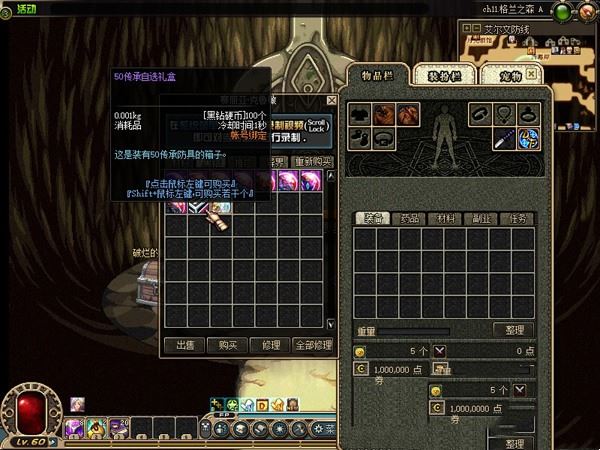Open the 重新购买 (buyback) tab
Viewport: 600px width, 450px height.
point(315,162)
